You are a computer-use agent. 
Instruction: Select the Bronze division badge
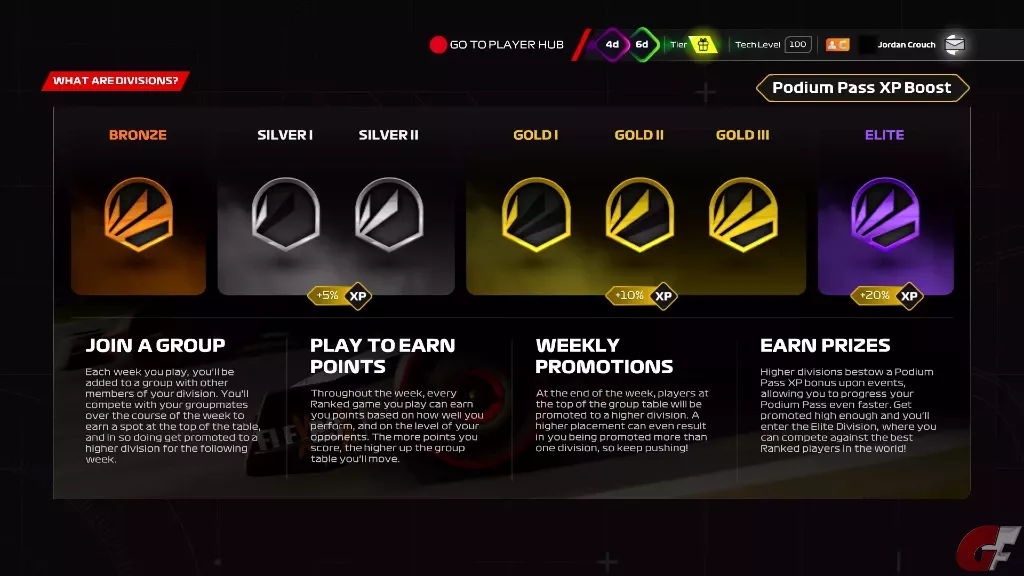[138, 214]
